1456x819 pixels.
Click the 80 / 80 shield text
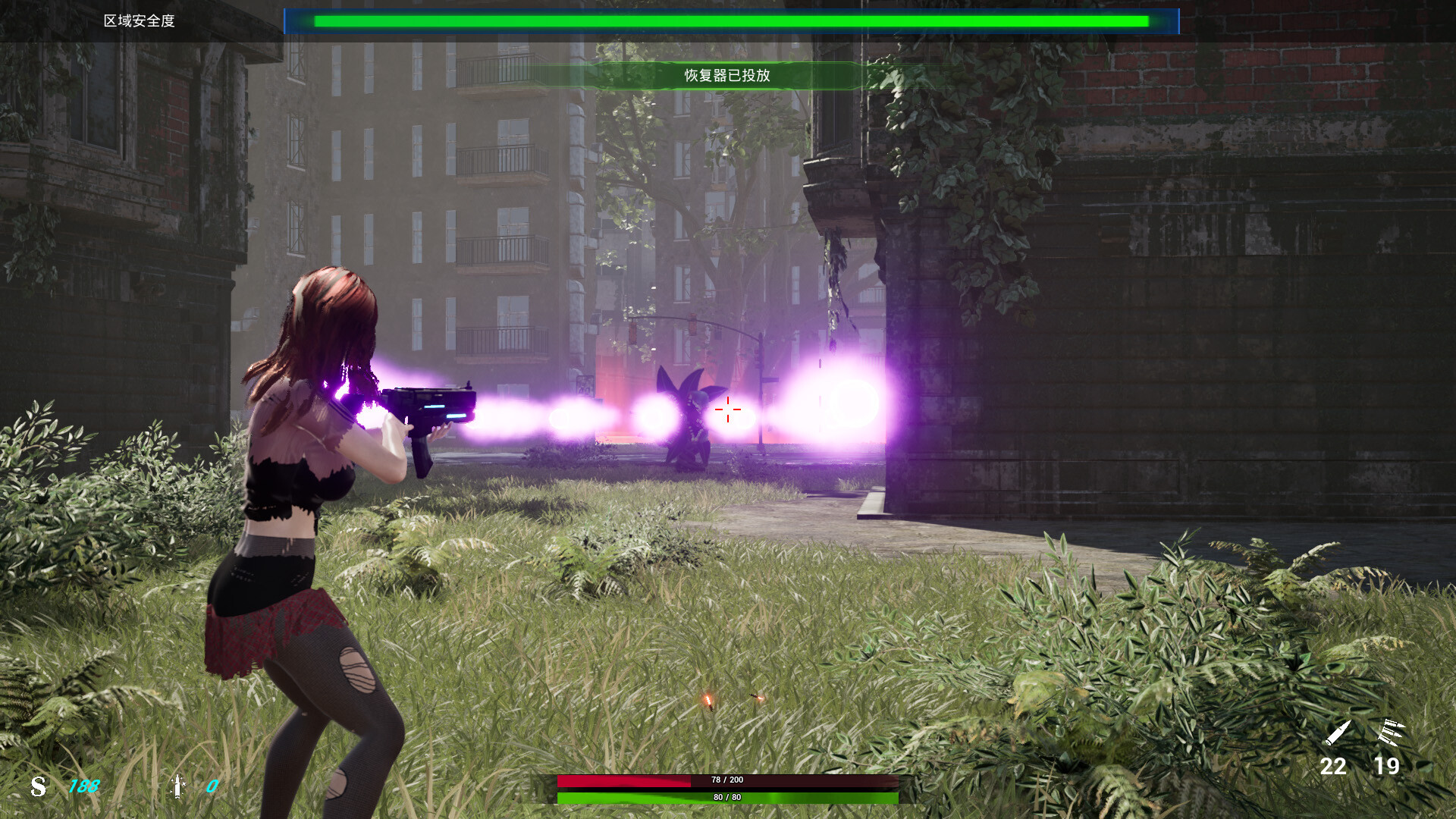[727, 797]
